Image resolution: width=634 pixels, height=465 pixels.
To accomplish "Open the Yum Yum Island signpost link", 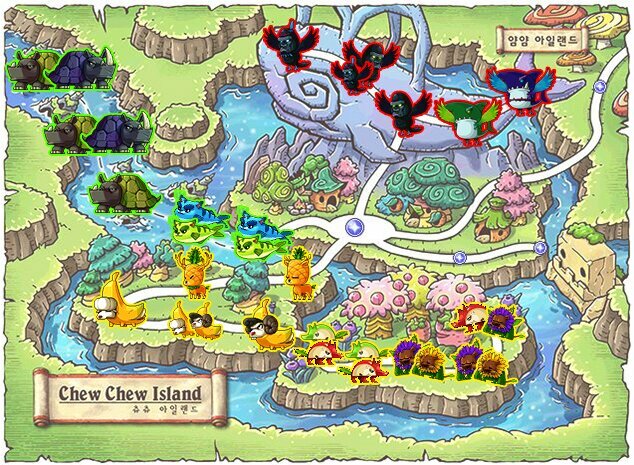I will click(540, 42).
